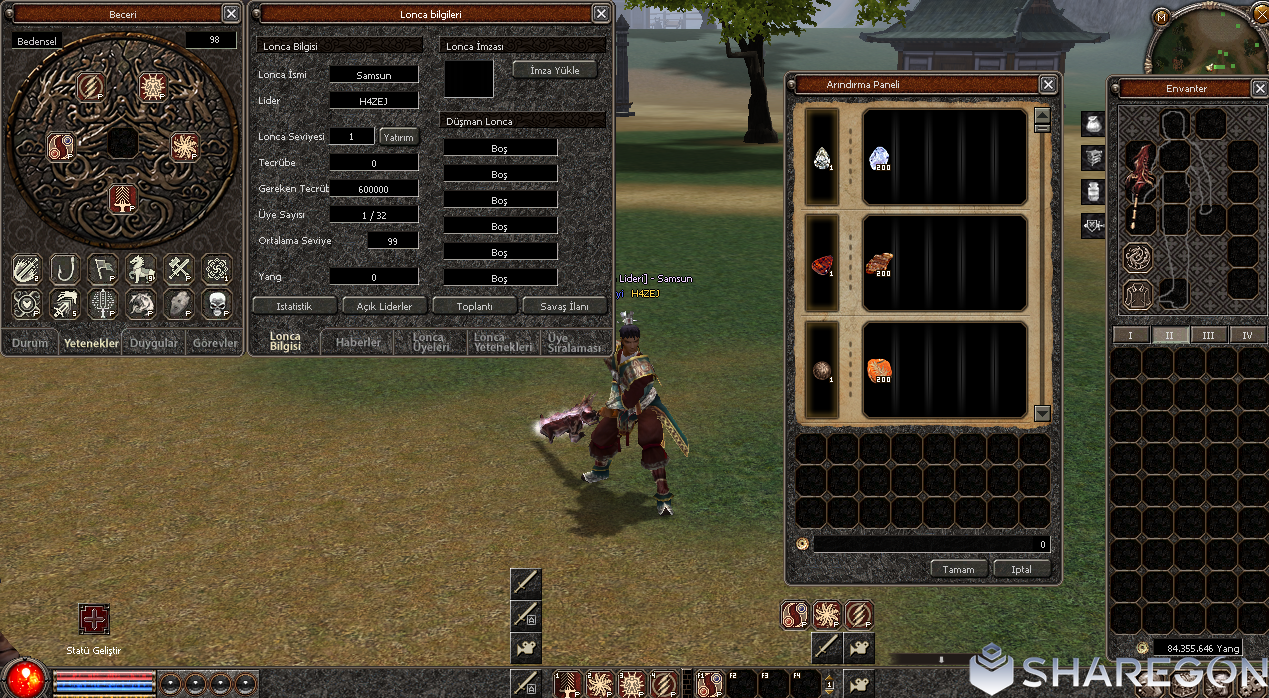Select the equipped weapon slot in Envanter
Viewport: 1269px width, 698px height.
click(1139, 185)
